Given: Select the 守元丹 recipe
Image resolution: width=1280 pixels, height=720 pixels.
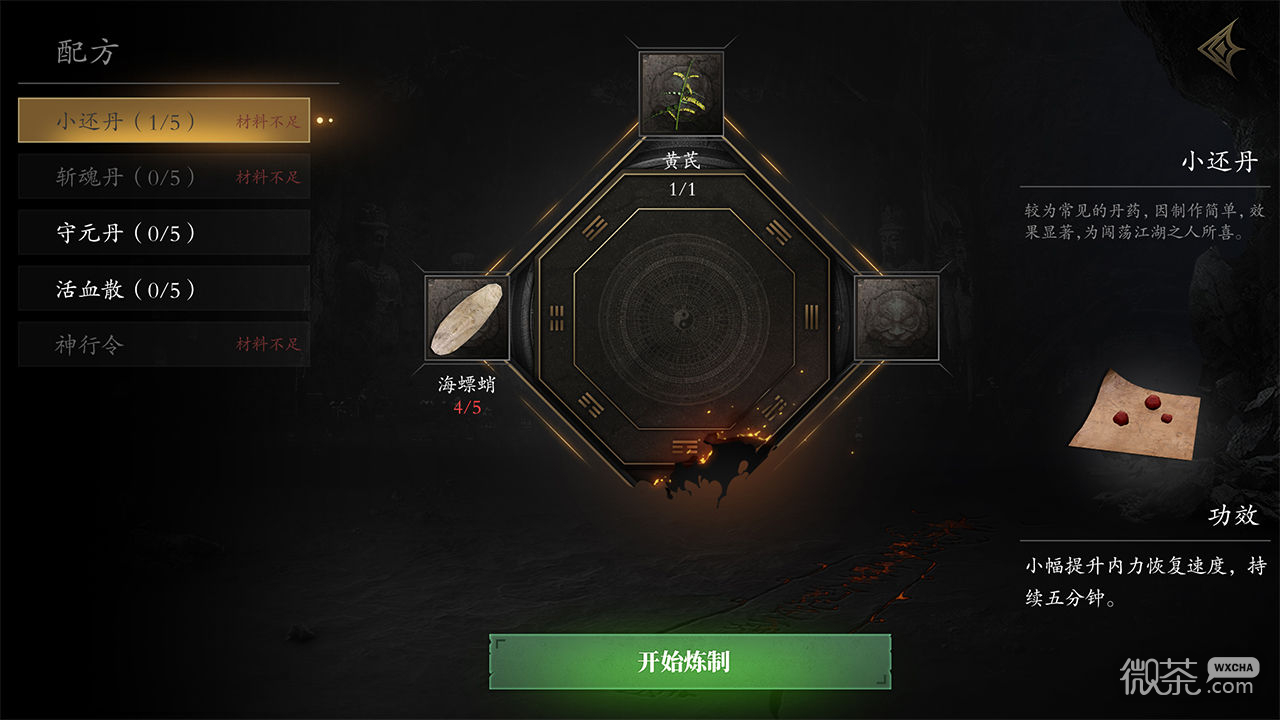Looking at the screenshot, I should click(164, 233).
